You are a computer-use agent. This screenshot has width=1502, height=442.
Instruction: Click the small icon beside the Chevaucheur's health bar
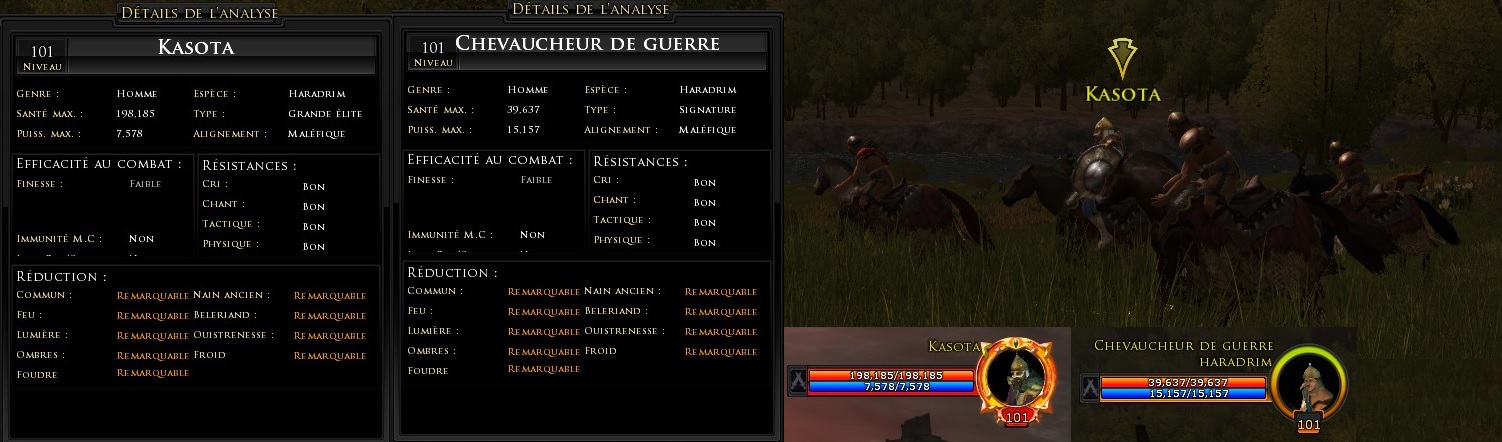point(1090,387)
